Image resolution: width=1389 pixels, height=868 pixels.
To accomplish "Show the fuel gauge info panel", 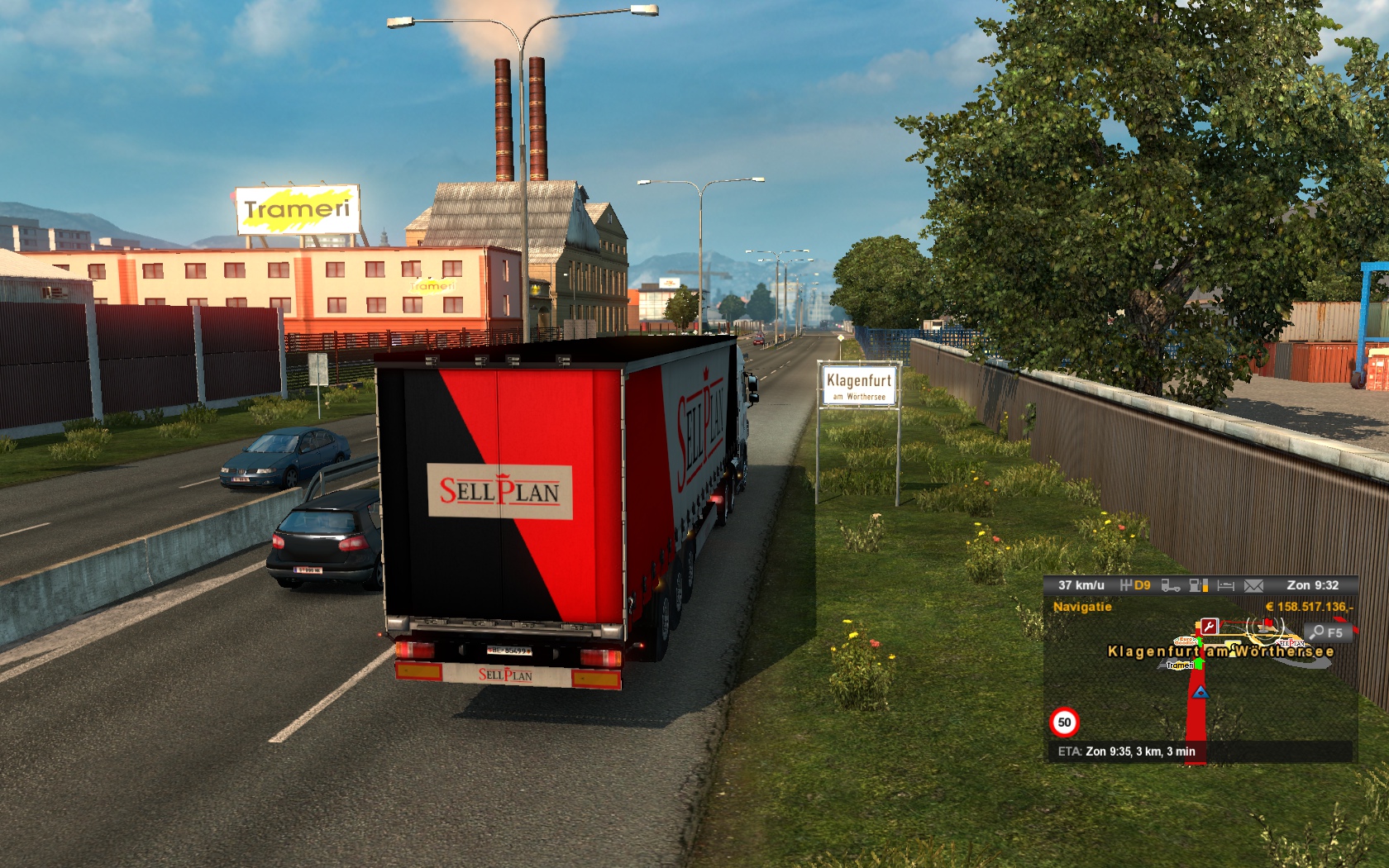I will pos(1198,585).
